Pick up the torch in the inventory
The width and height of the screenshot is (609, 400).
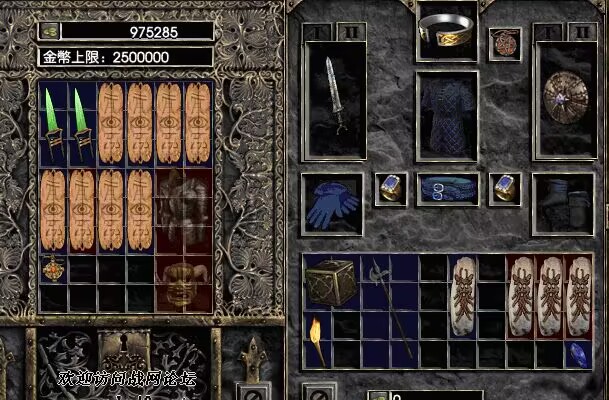[316, 342]
